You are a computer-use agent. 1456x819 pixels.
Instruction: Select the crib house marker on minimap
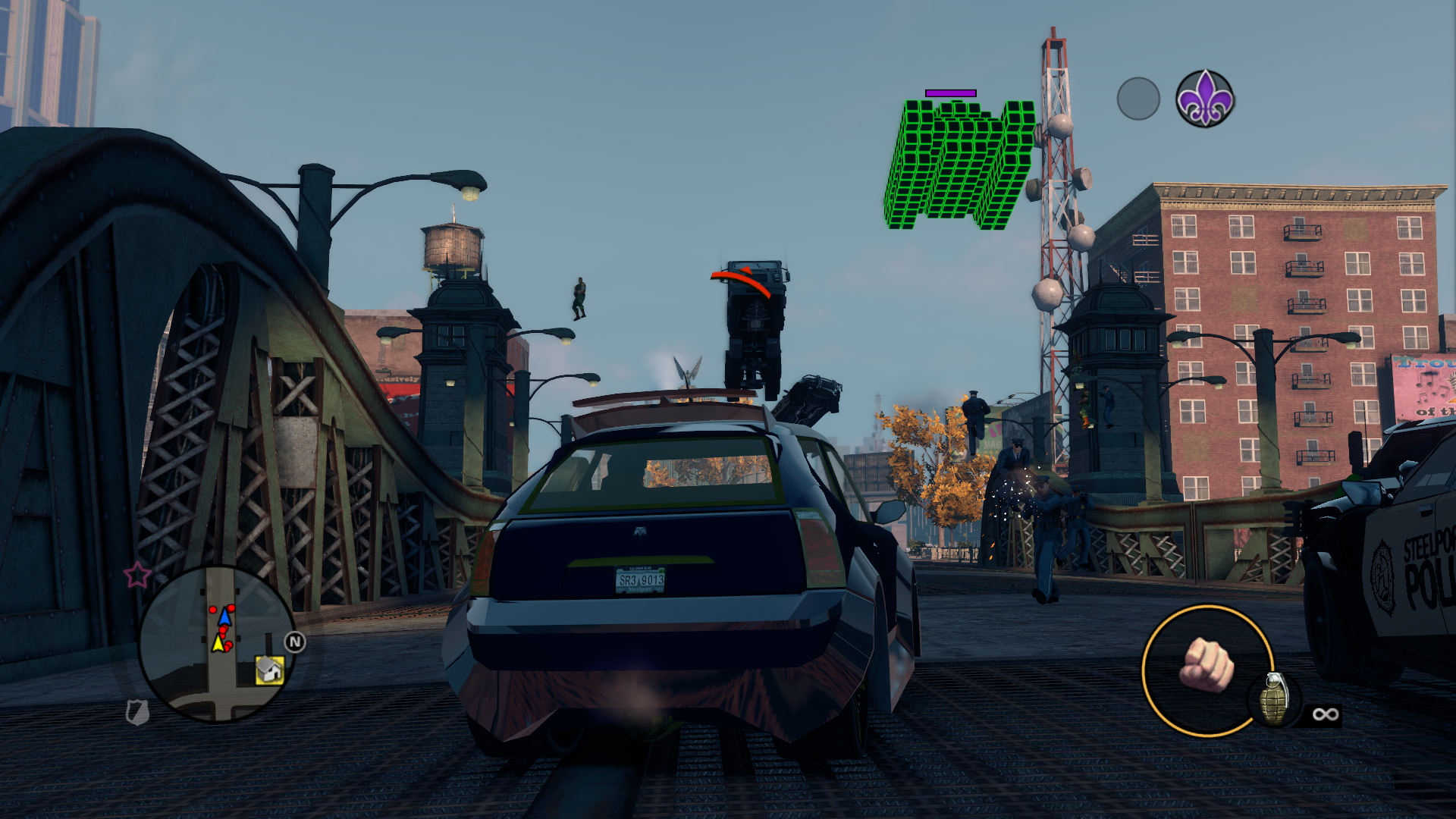pos(269,670)
